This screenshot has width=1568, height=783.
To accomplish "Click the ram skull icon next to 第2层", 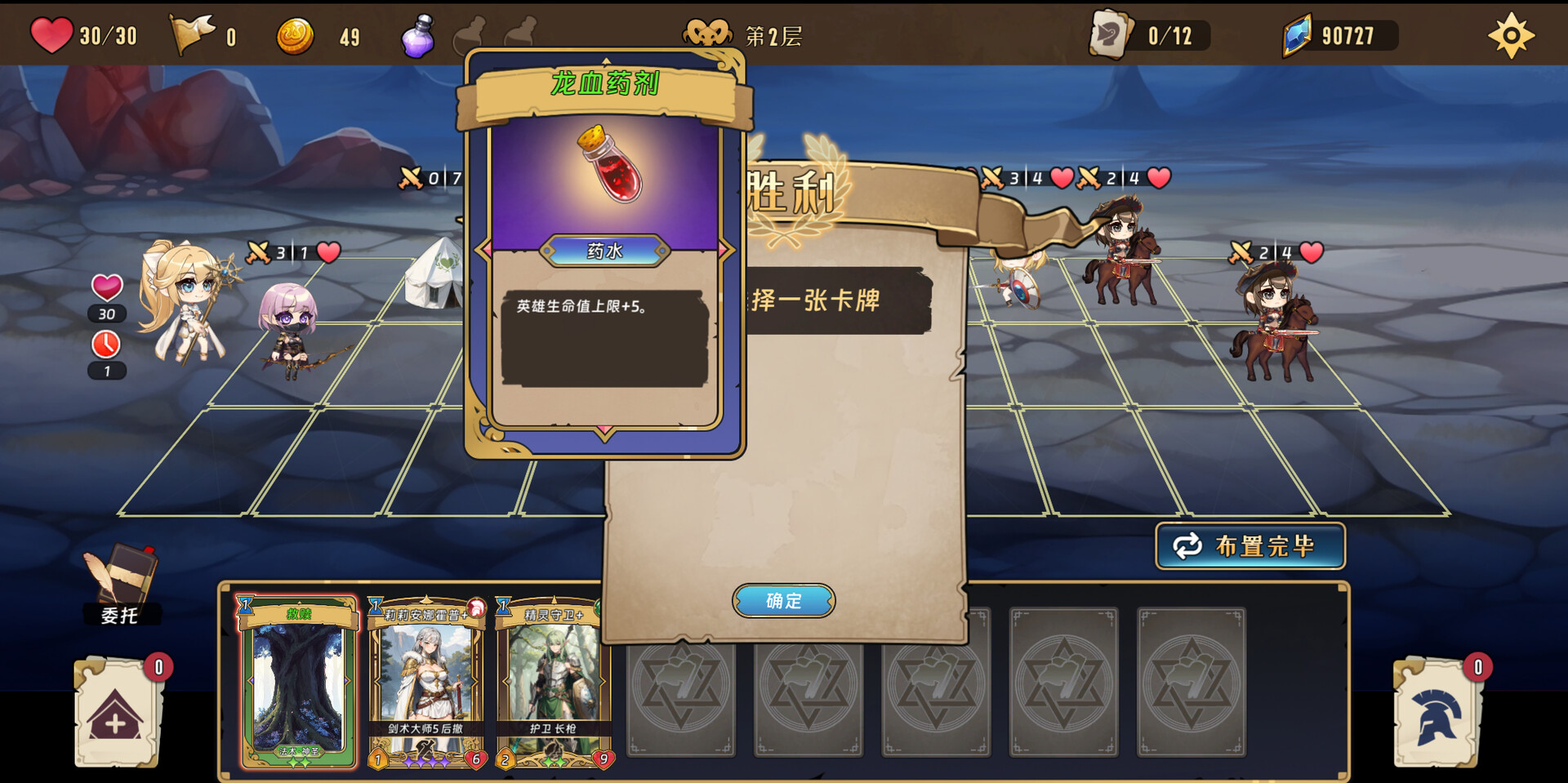I will point(707,33).
